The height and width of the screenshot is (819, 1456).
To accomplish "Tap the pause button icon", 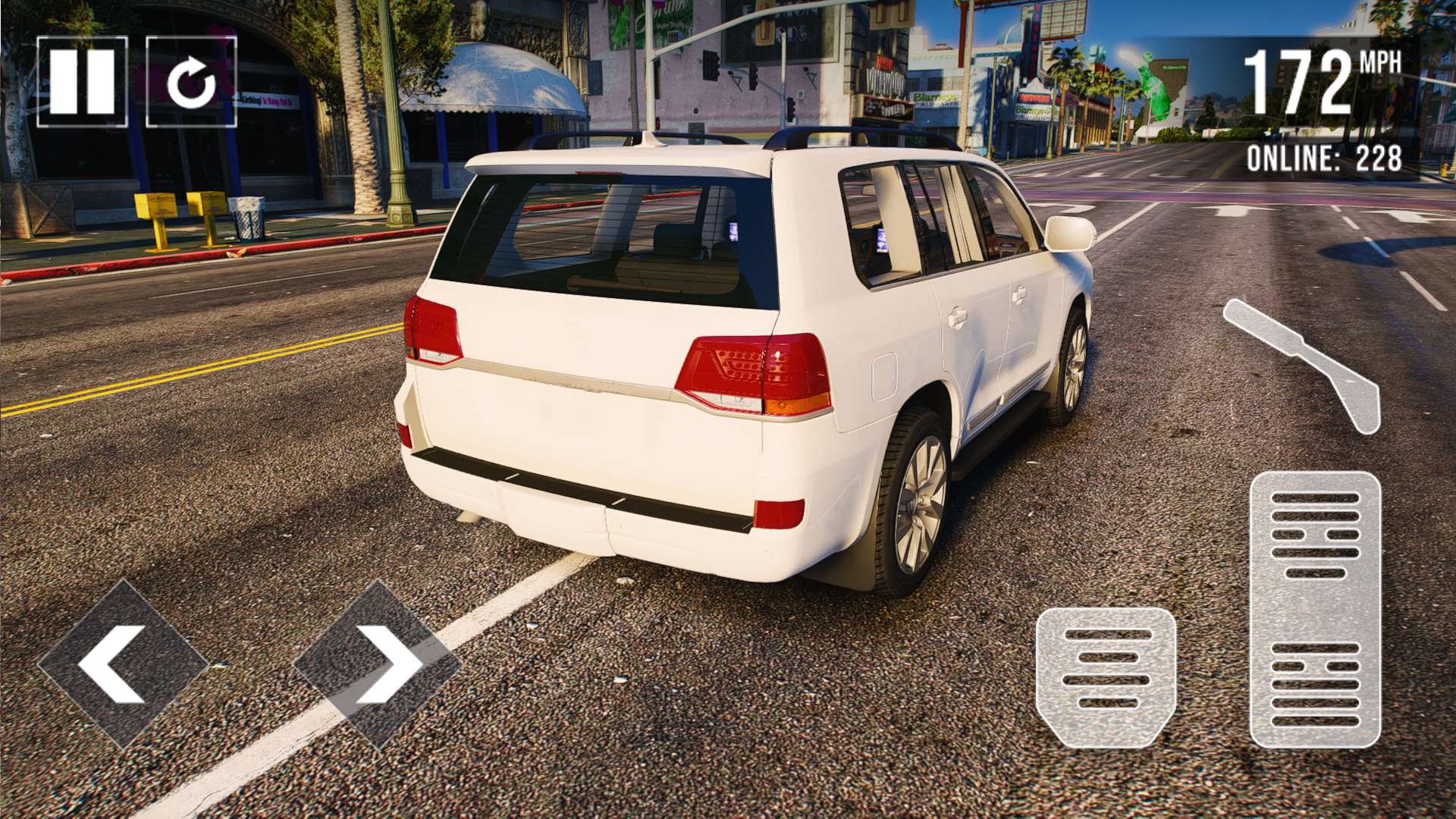I will coord(85,81).
